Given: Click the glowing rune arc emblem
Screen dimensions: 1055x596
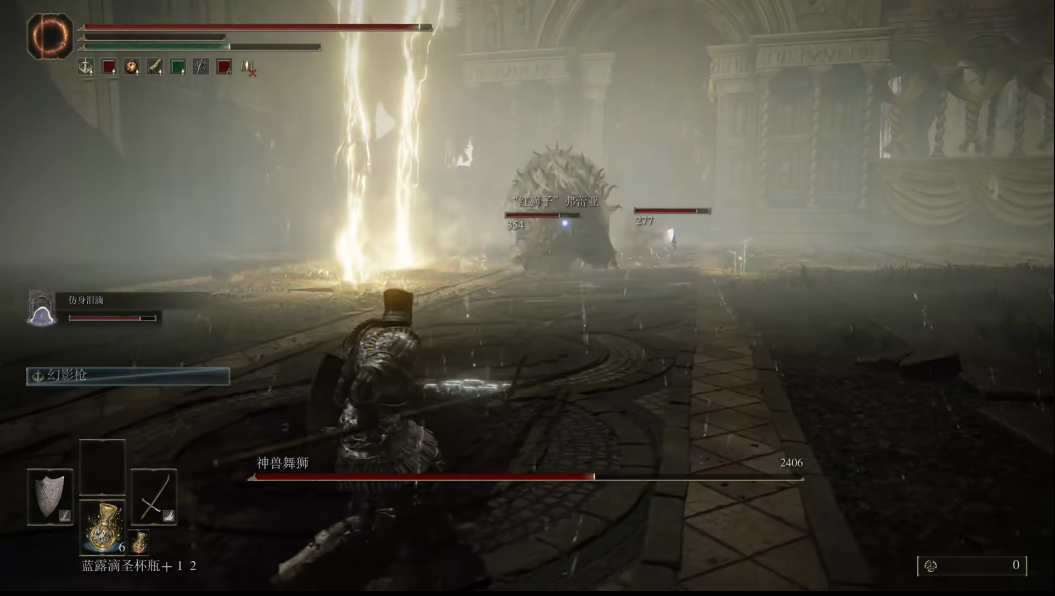Looking at the screenshot, I should point(49,36).
